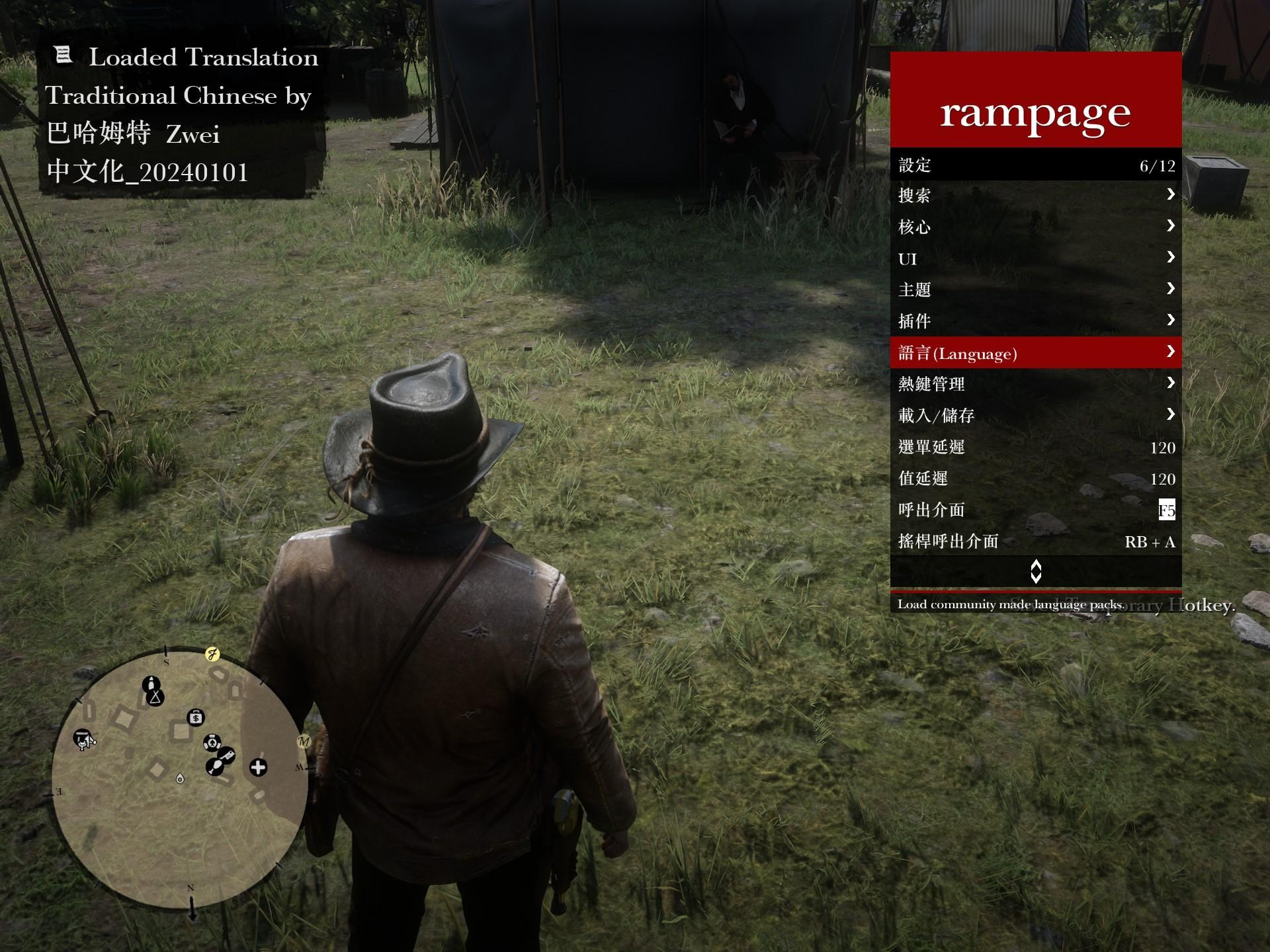Screen dimensions: 1270x952
Task: Click the wagon icon on the minimap edge
Action: point(84,740)
